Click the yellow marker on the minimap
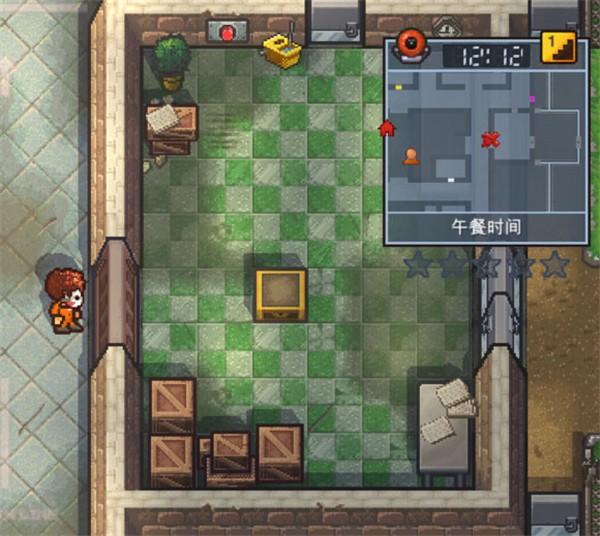 pyautogui.click(x=398, y=87)
